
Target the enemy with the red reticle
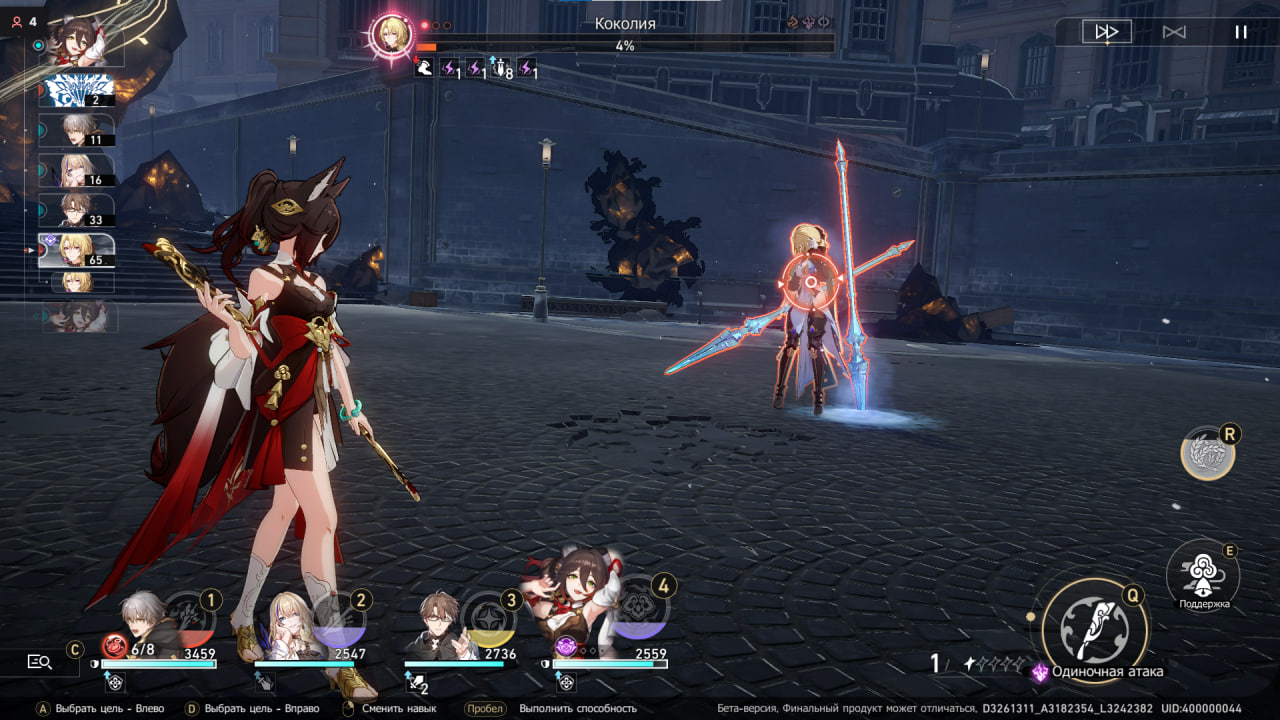(811, 282)
